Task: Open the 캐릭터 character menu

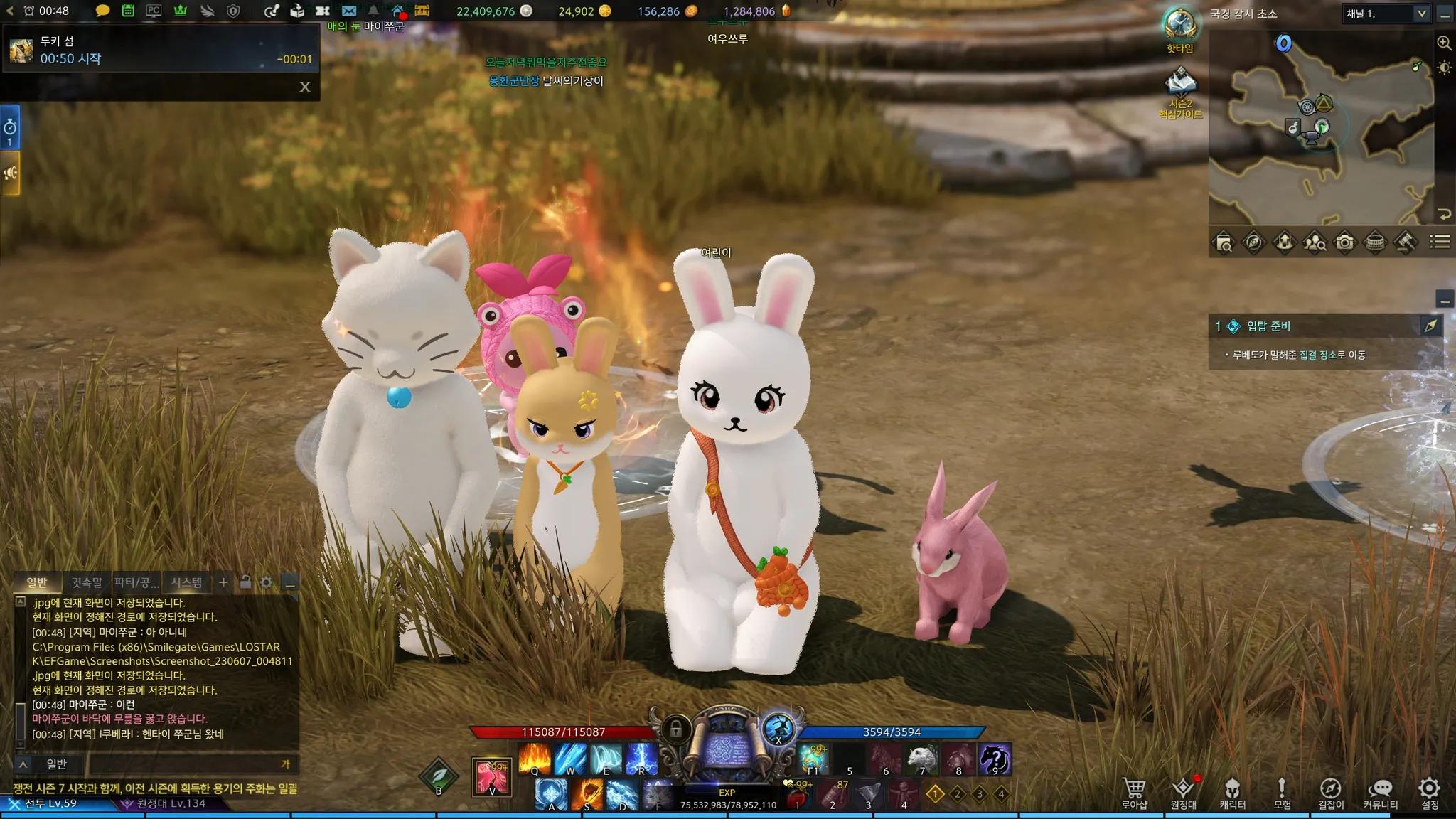Action: pyautogui.click(x=1232, y=793)
